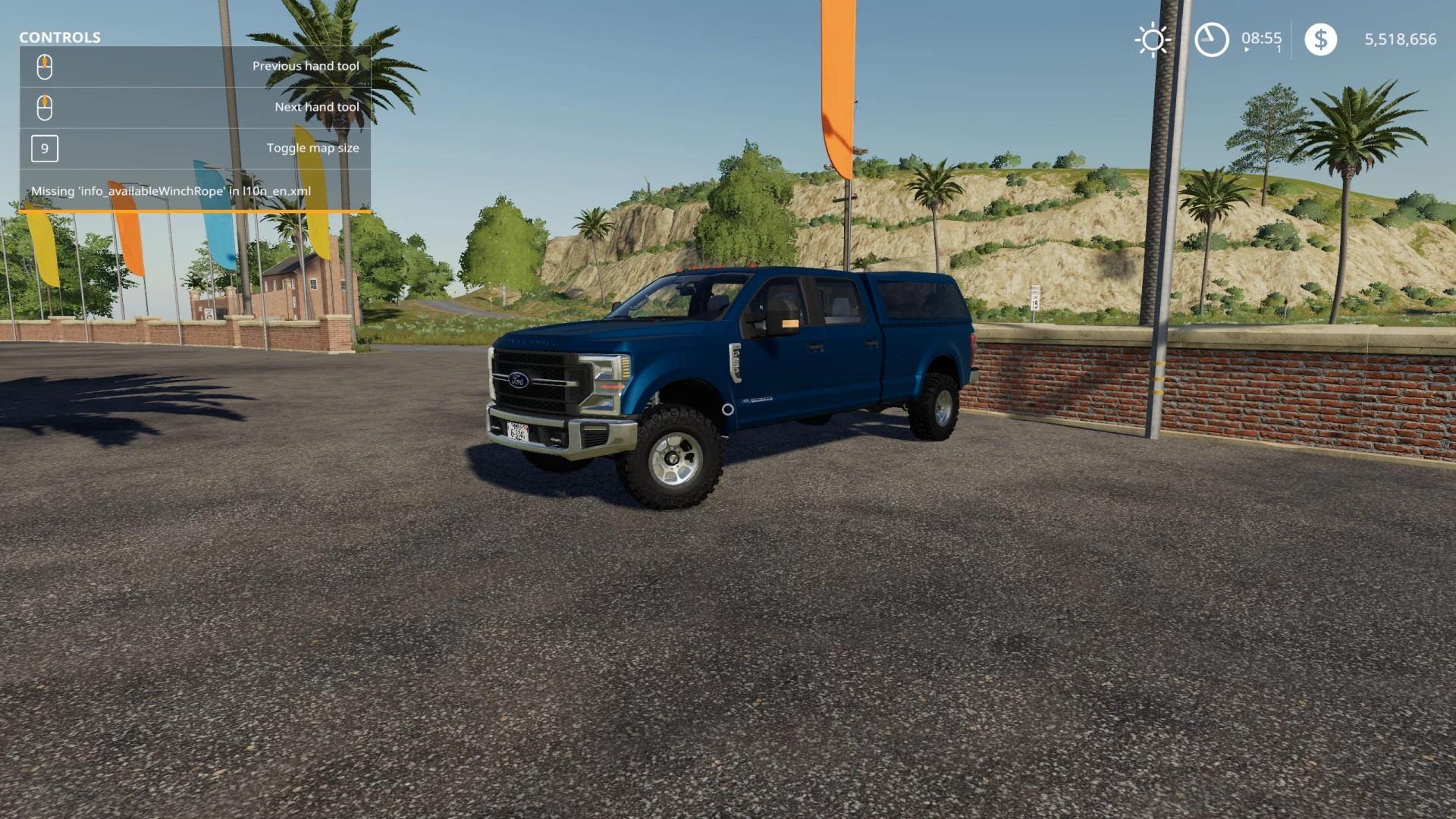
Task: Click the clock icon next to the time
Action: [1211, 39]
